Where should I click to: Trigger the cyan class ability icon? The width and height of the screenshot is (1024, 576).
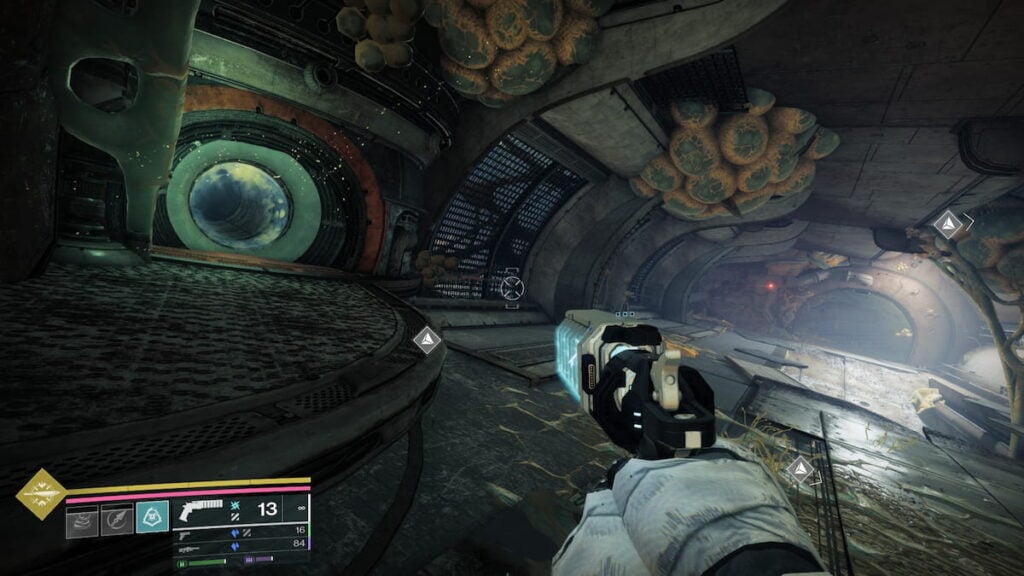click(x=152, y=517)
